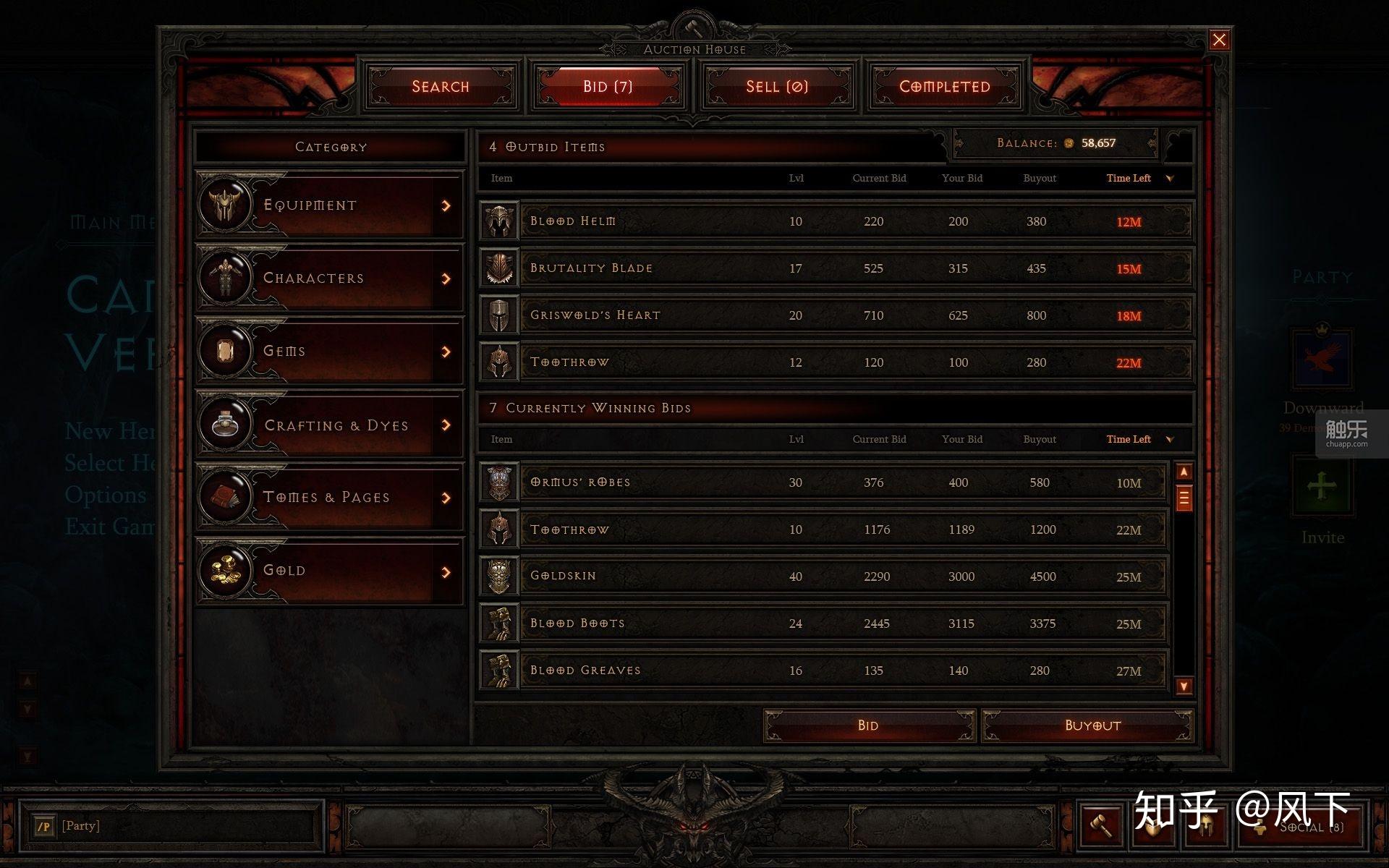The width and height of the screenshot is (1389, 868).
Task: Place a bid with the Bid button
Action: tap(868, 726)
